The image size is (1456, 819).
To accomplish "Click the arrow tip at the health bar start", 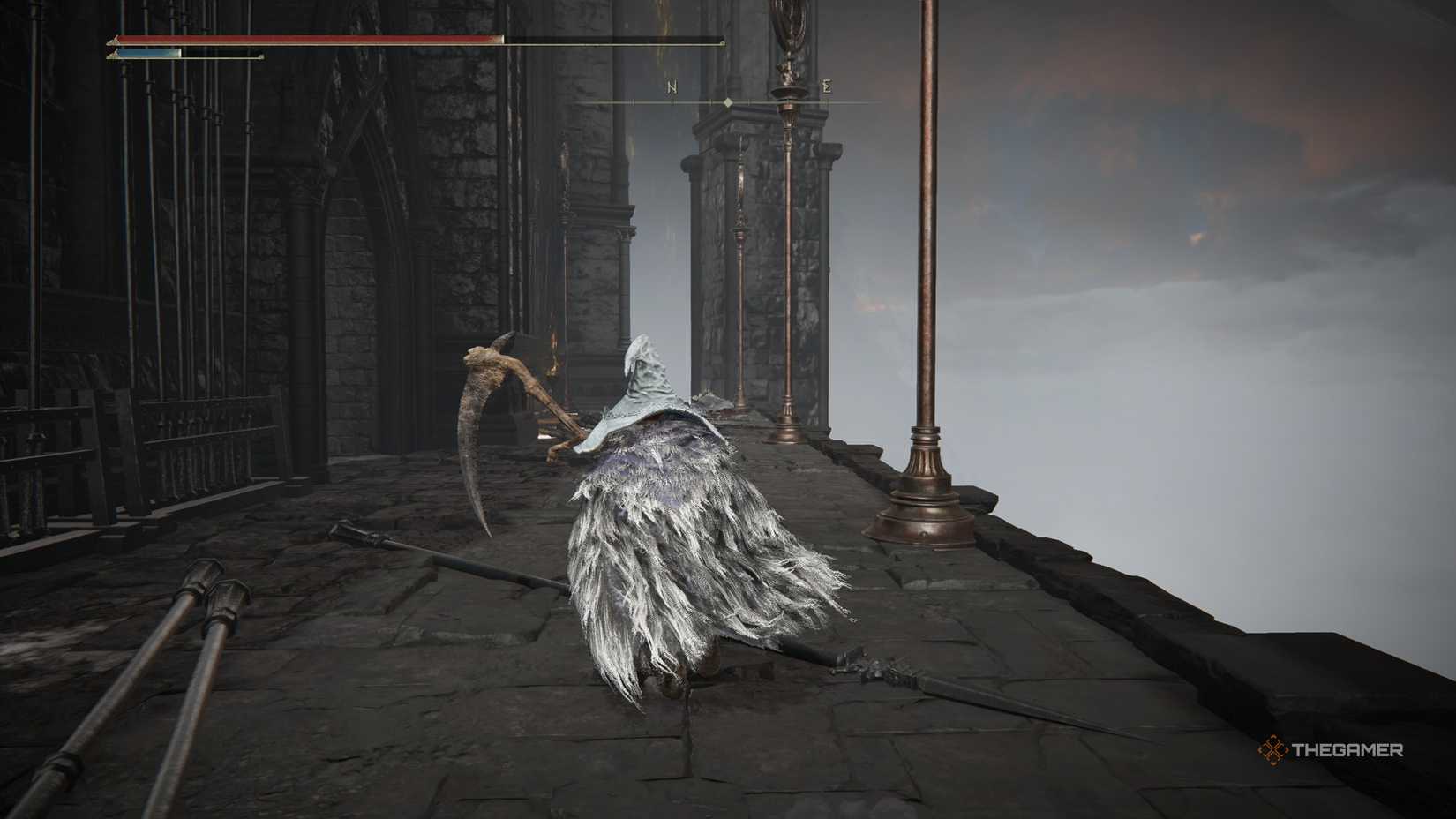I will [x=112, y=40].
